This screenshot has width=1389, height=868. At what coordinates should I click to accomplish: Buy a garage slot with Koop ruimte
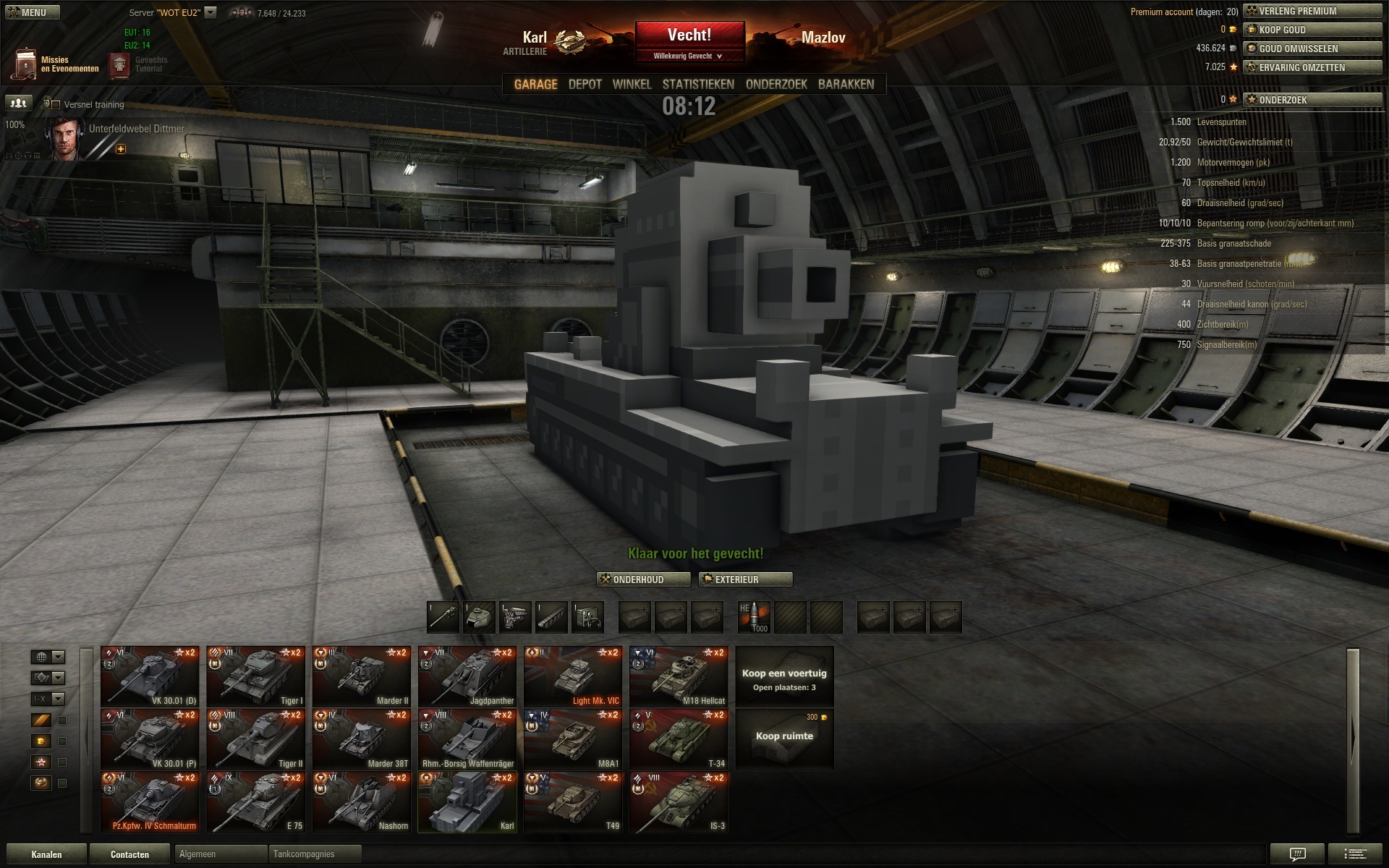pos(784,738)
